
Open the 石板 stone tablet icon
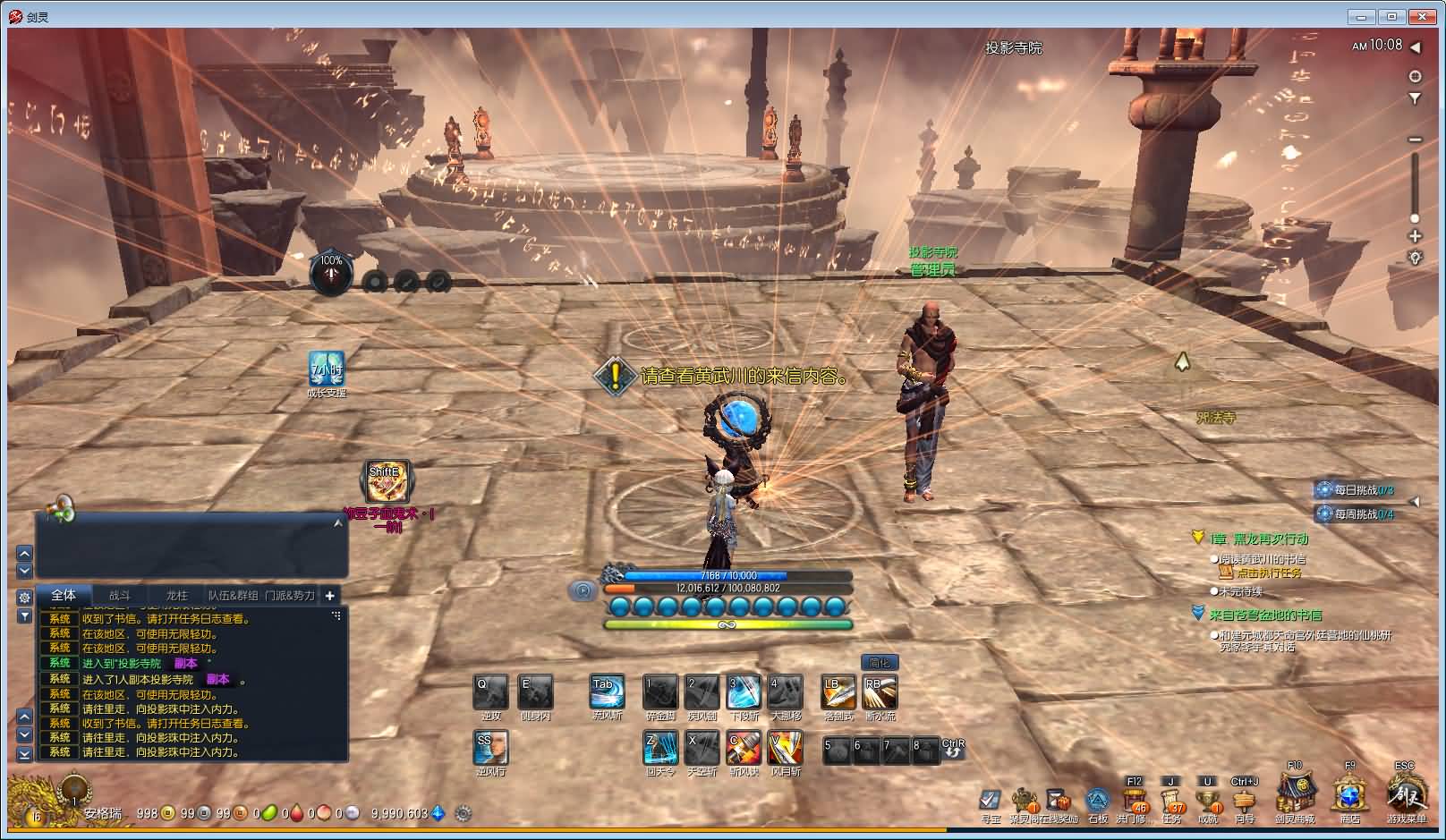tap(1098, 800)
